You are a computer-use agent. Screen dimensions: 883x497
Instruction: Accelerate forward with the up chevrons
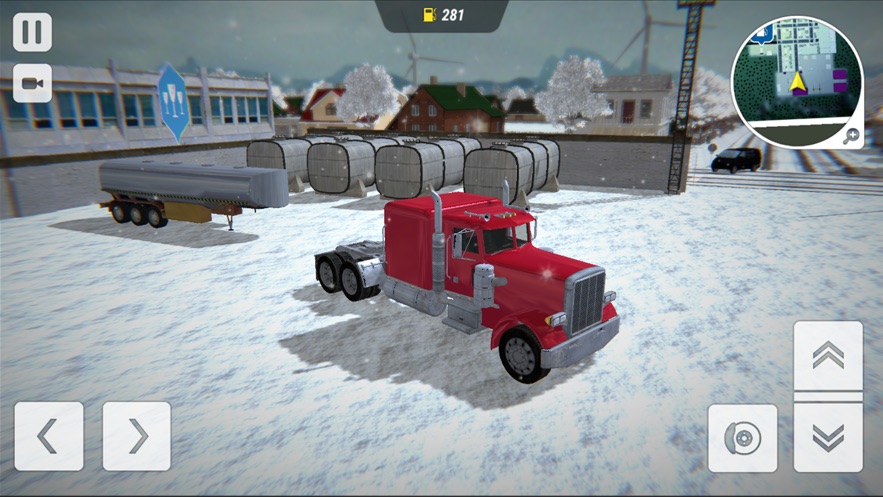[x=828, y=356]
